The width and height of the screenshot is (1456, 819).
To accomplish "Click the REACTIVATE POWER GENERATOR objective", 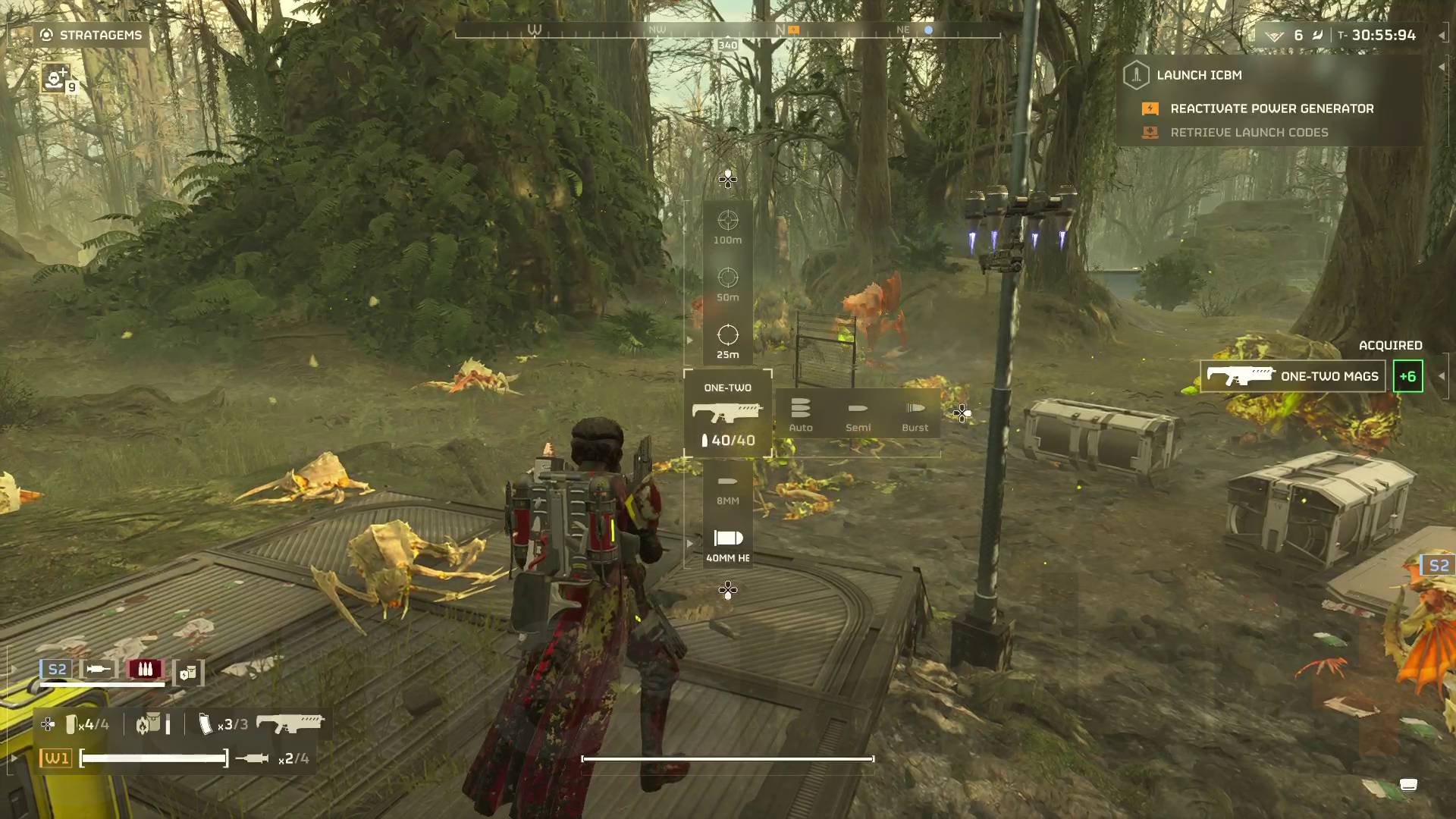I will point(1270,108).
